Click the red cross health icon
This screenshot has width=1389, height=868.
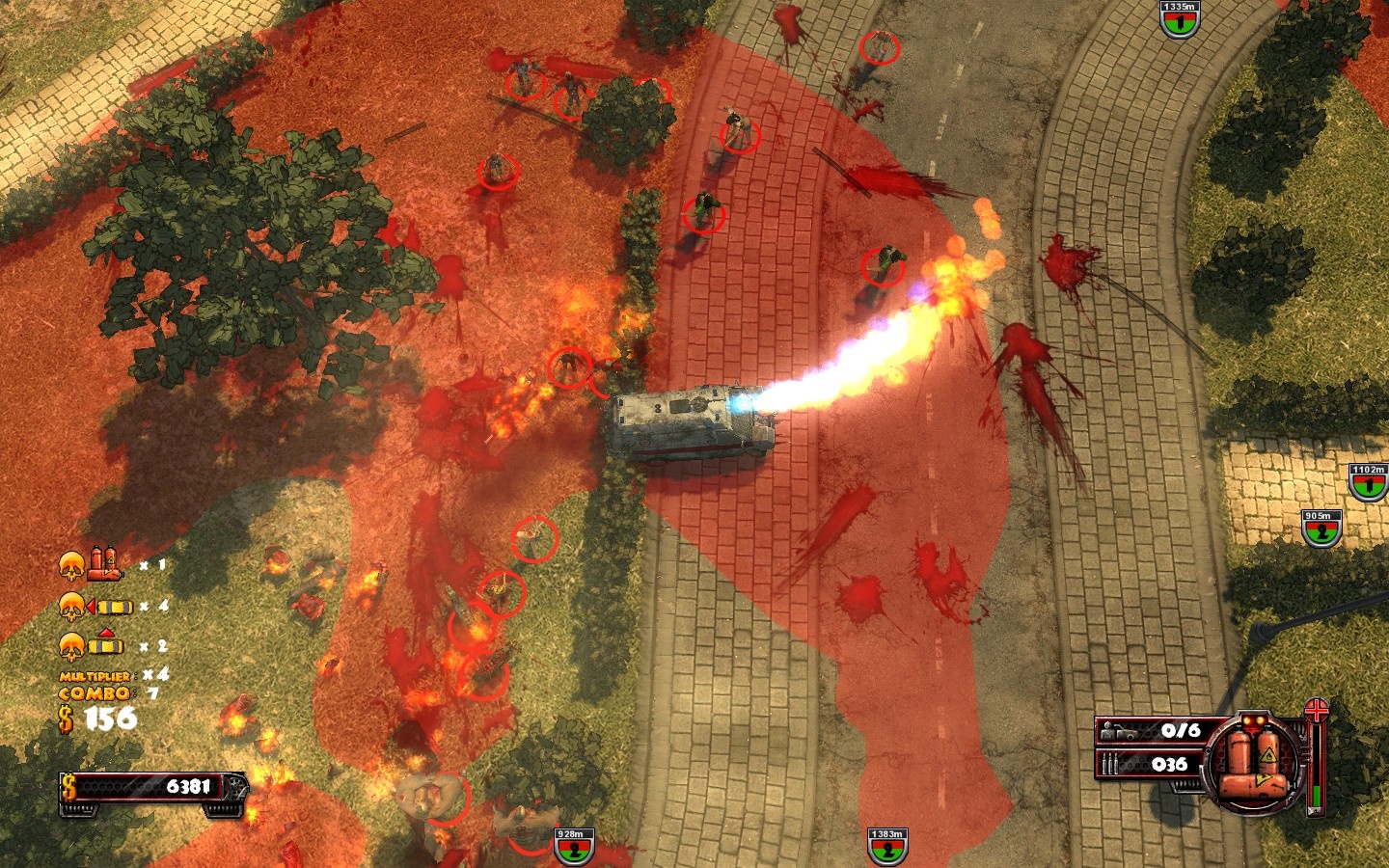[x=1317, y=712]
